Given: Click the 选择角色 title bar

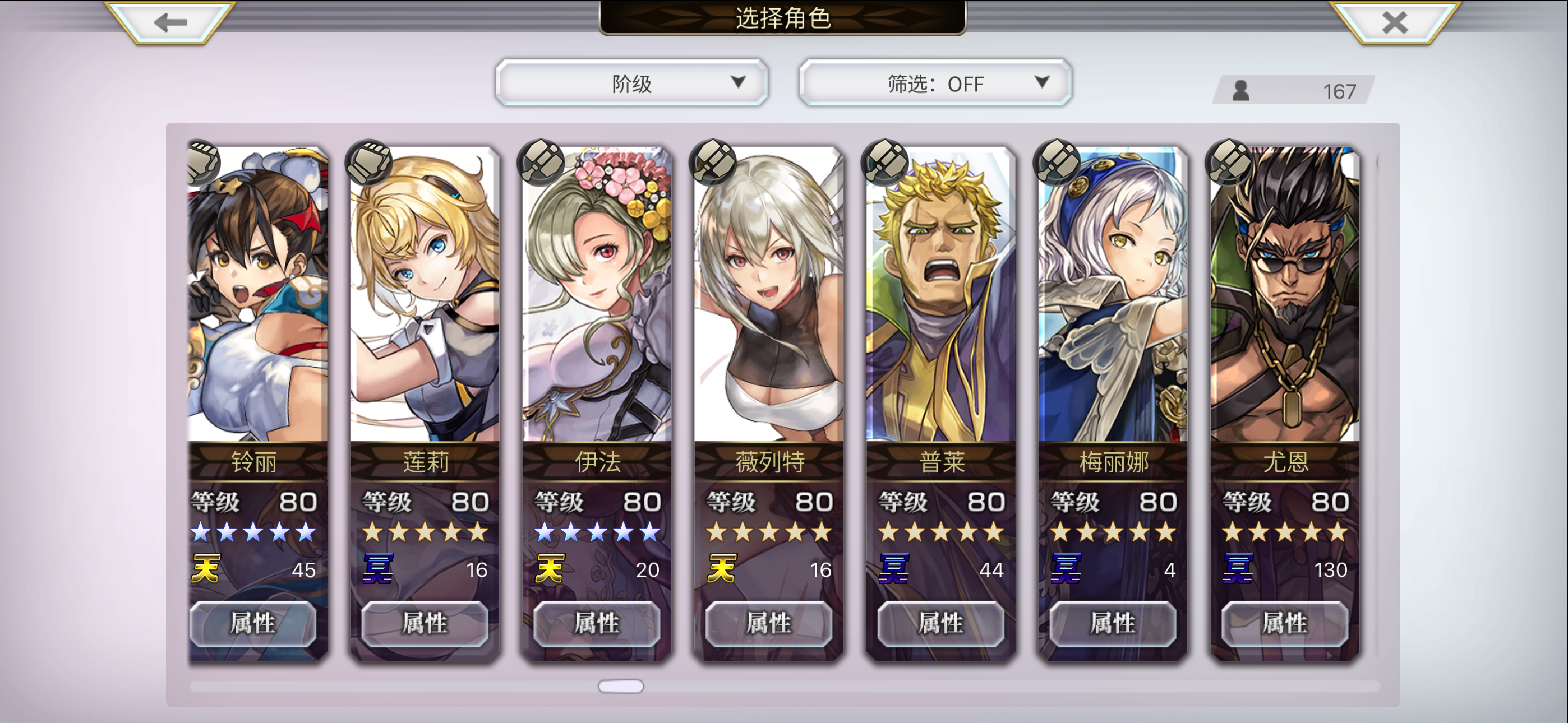Looking at the screenshot, I should (784, 17).
